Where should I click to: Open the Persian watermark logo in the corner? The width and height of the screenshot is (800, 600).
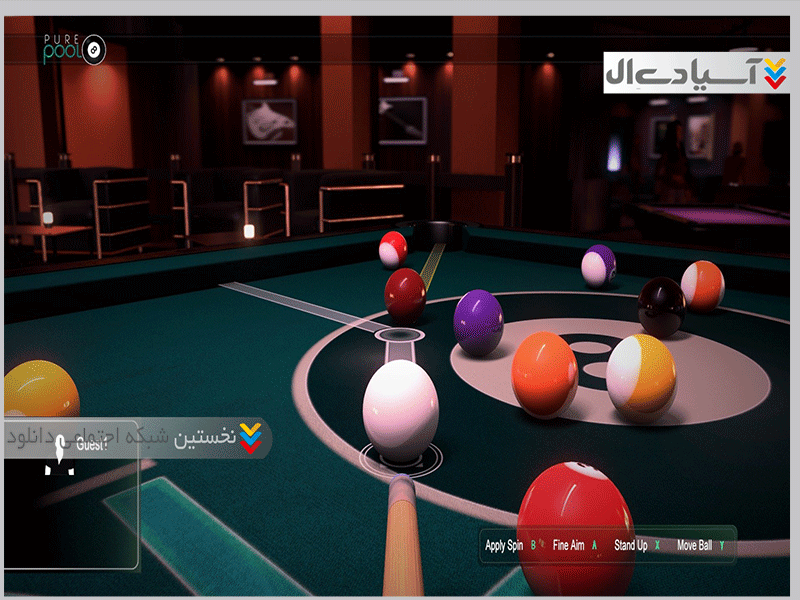tap(696, 71)
